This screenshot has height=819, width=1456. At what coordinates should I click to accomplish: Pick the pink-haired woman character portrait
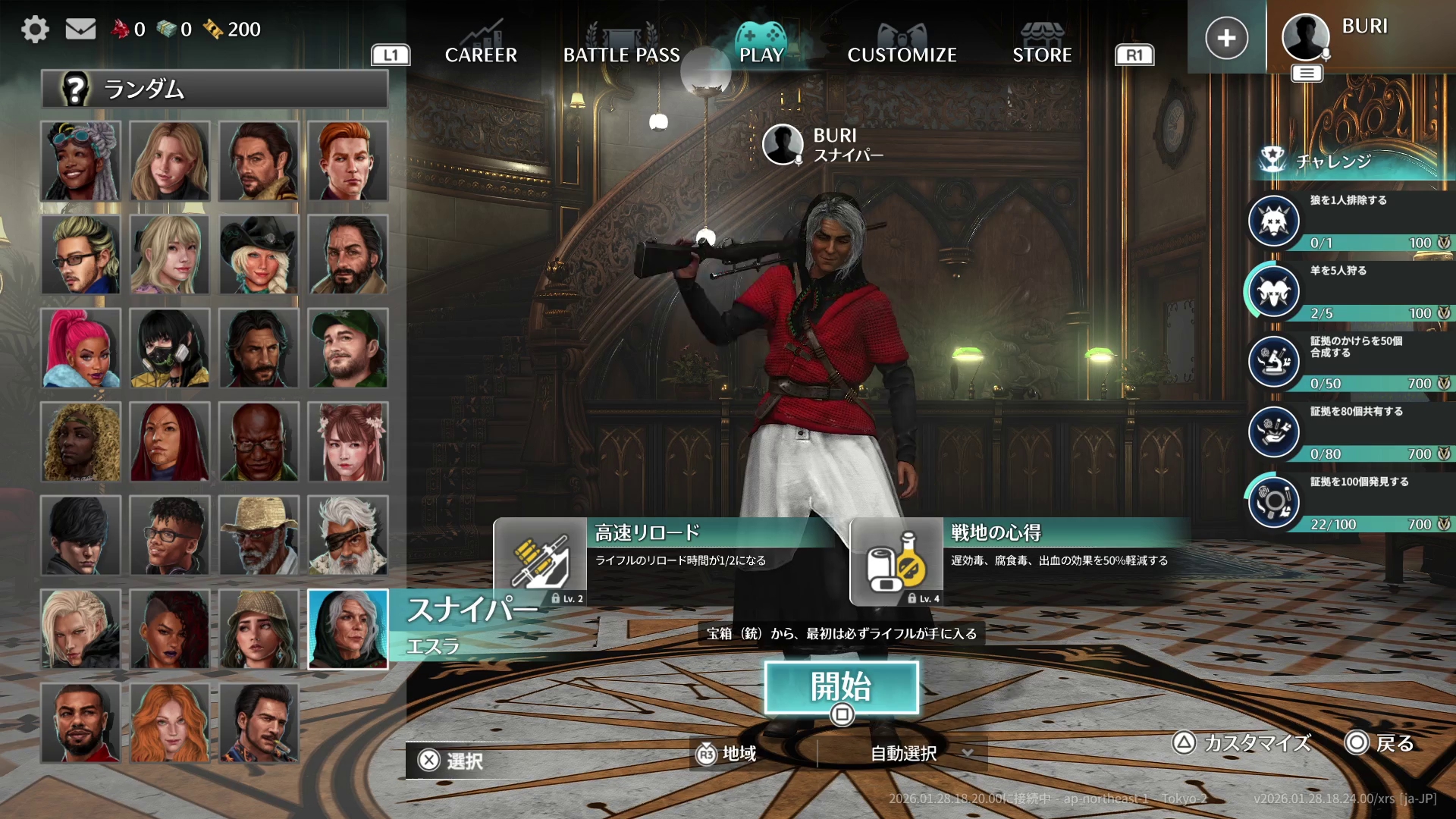[x=80, y=348]
